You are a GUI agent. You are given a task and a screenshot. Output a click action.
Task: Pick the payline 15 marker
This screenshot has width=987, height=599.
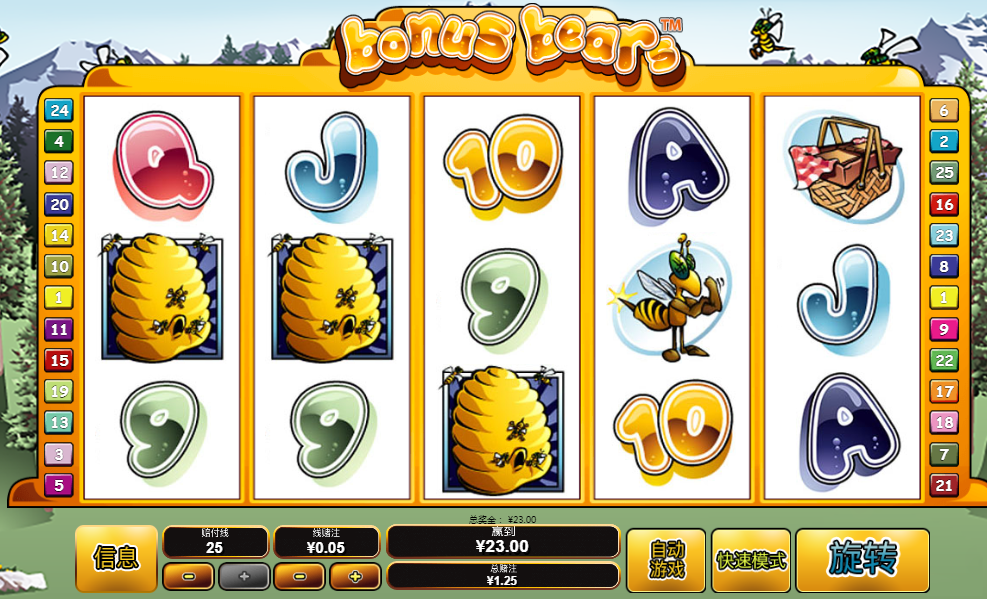point(59,360)
